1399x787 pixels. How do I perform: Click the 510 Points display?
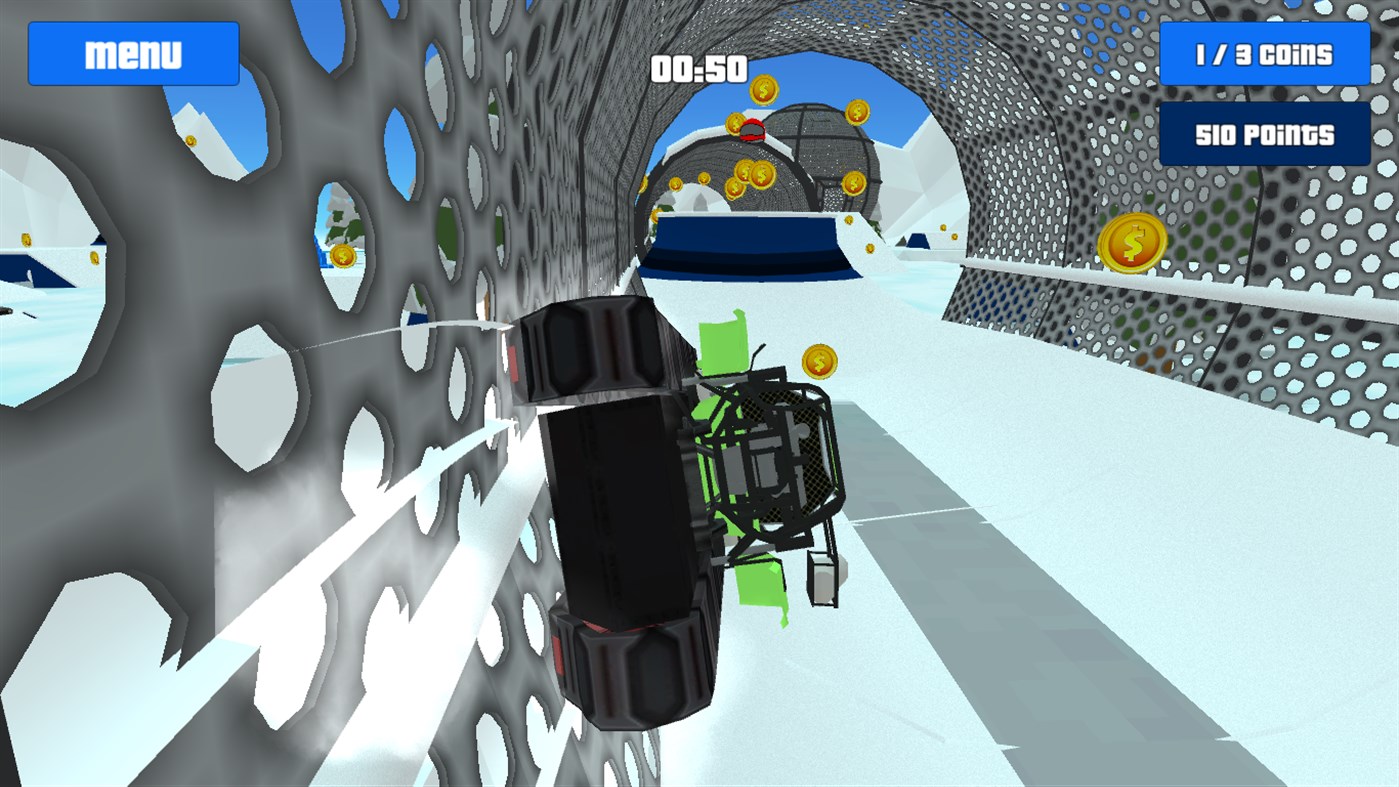pos(1264,132)
